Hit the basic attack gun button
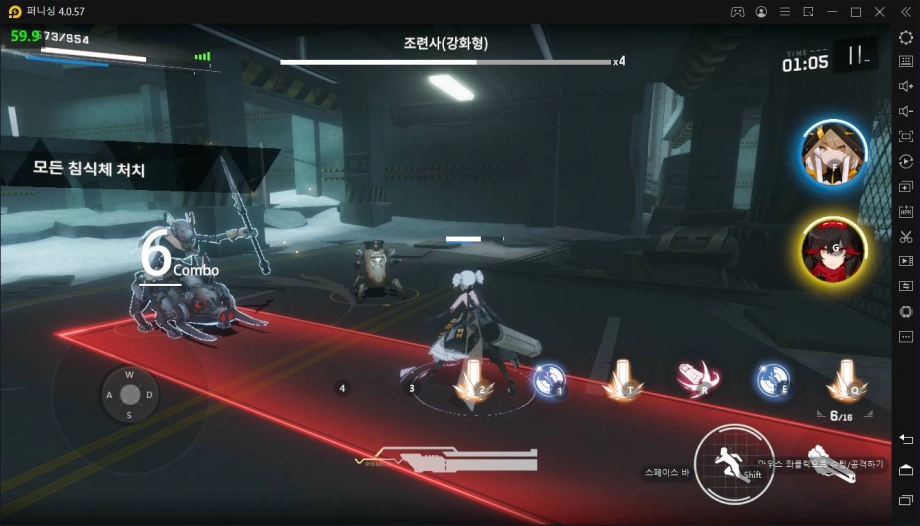Image resolution: width=920 pixels, height=526 pixels. pyautogui.click(x=832, y=464)
